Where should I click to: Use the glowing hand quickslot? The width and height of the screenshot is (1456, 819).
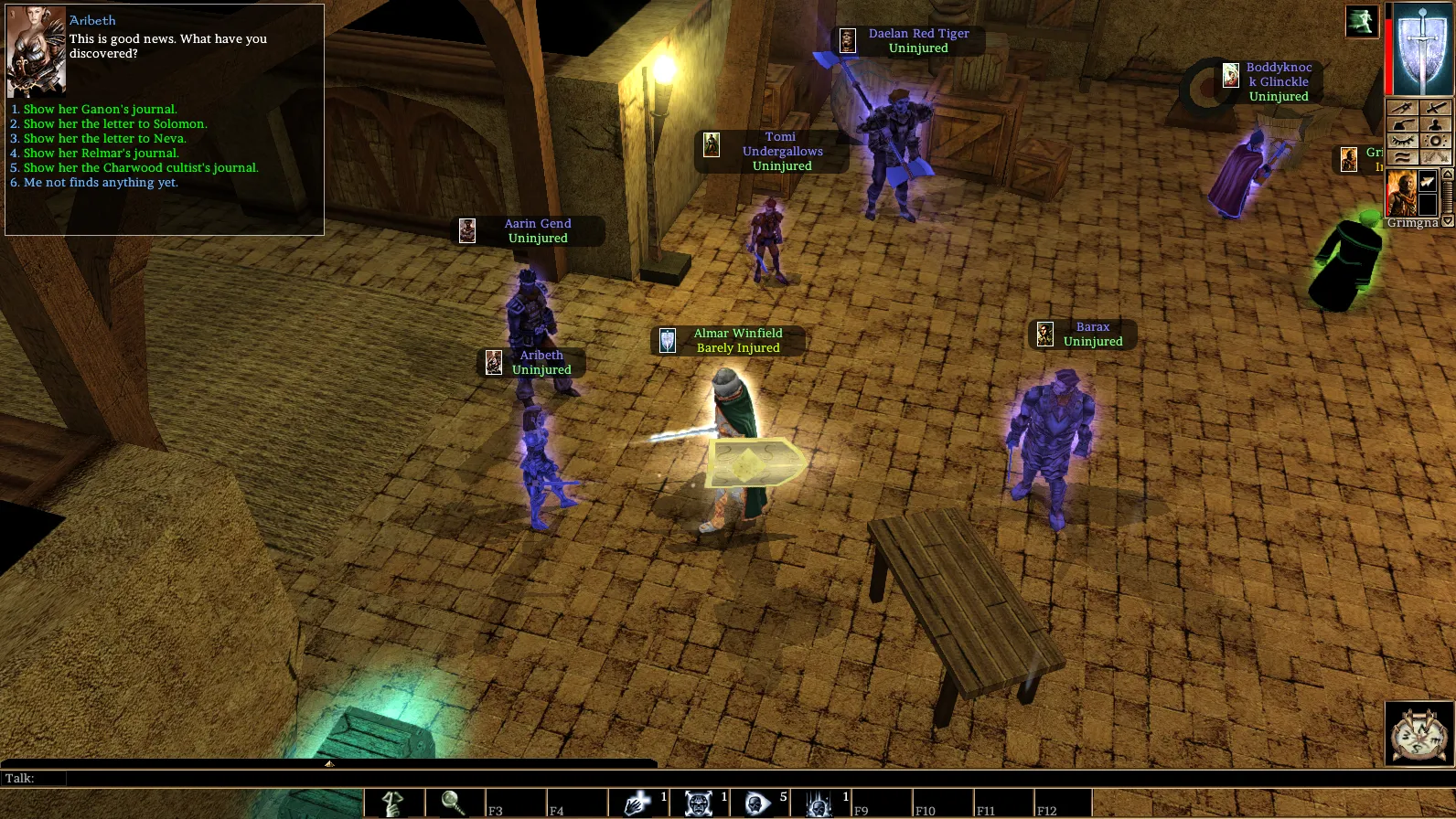click(x=637, y=803)
